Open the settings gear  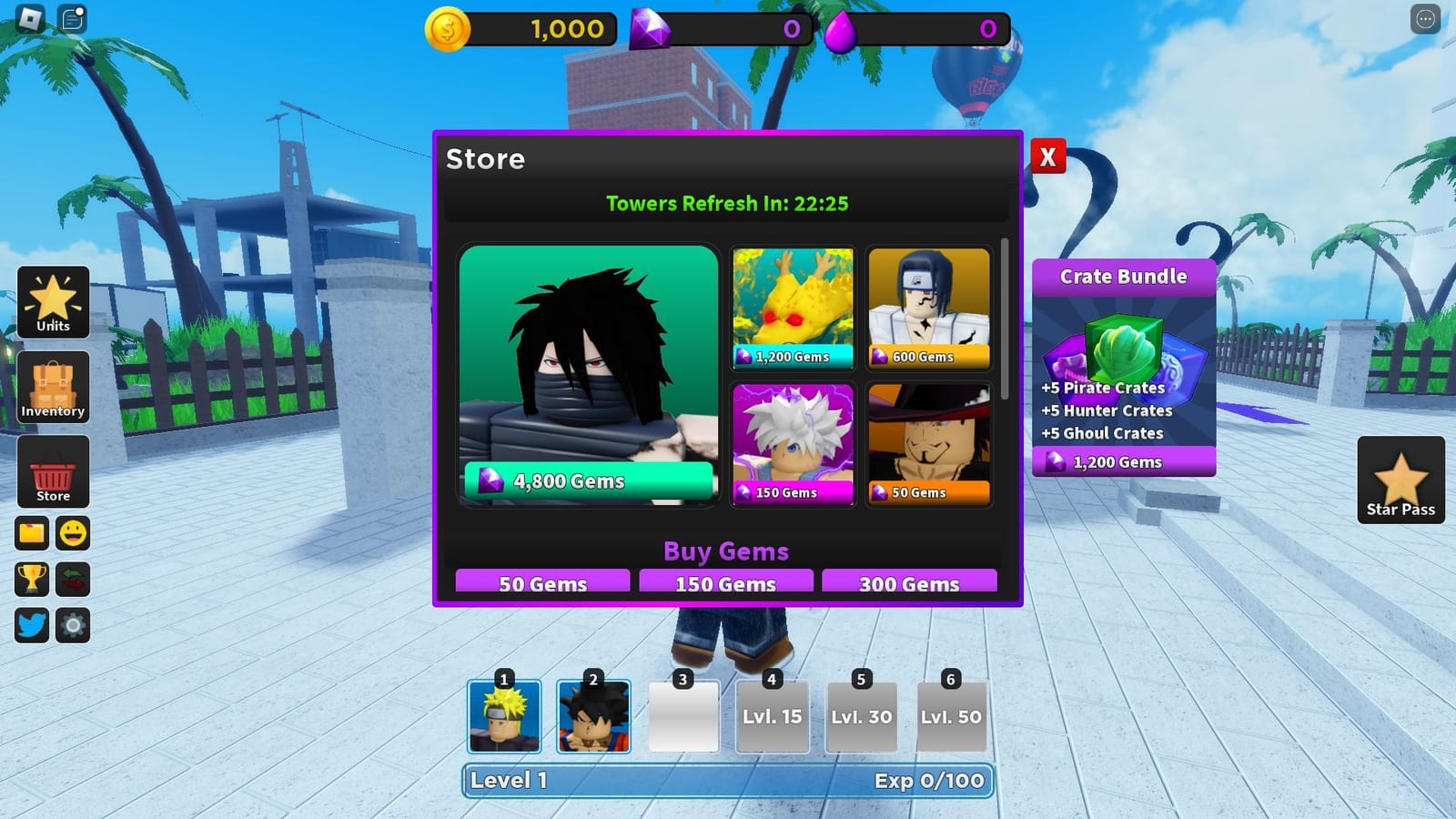(74, 625)
